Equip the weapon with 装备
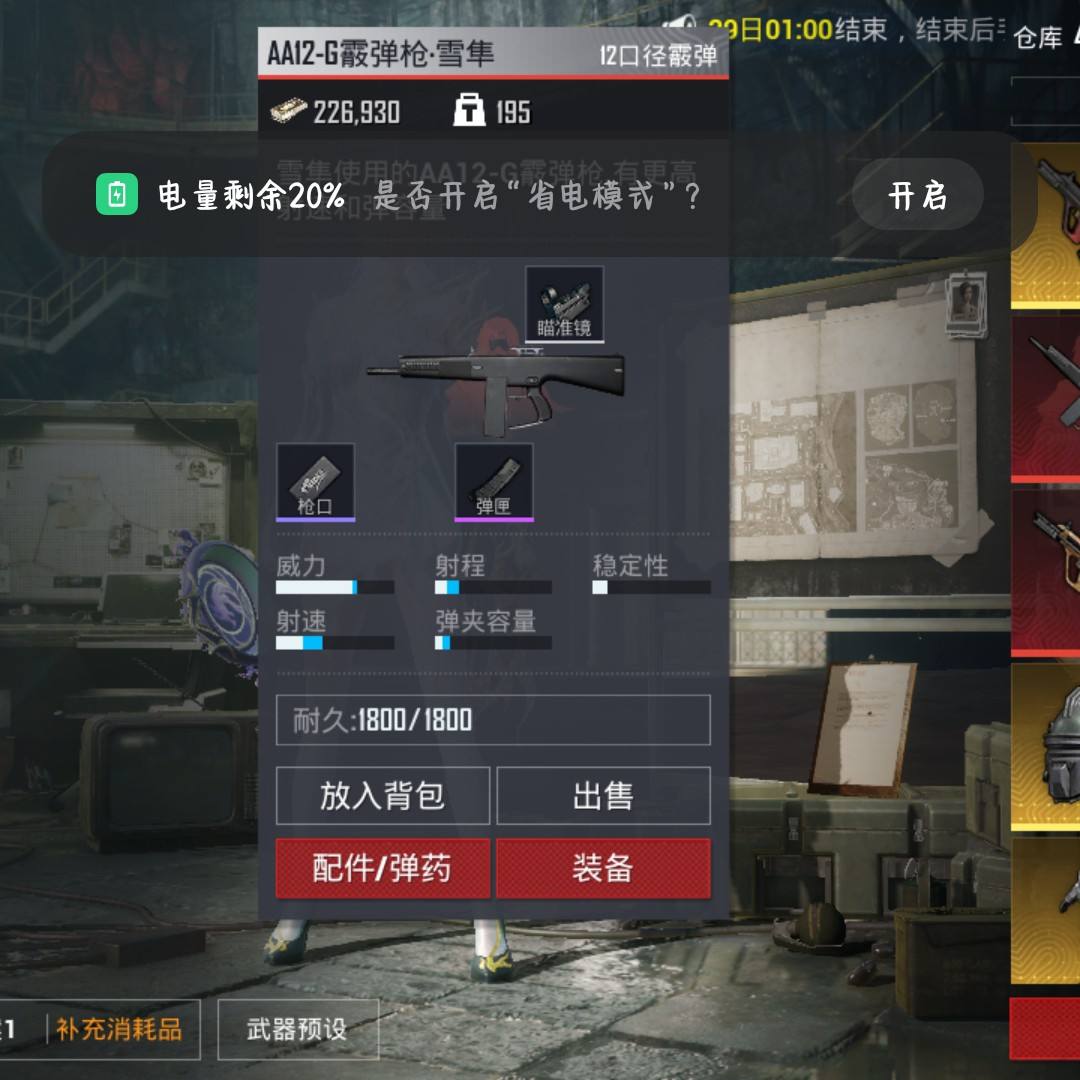The image size is (1080, 1080). [x=603, y=868]
